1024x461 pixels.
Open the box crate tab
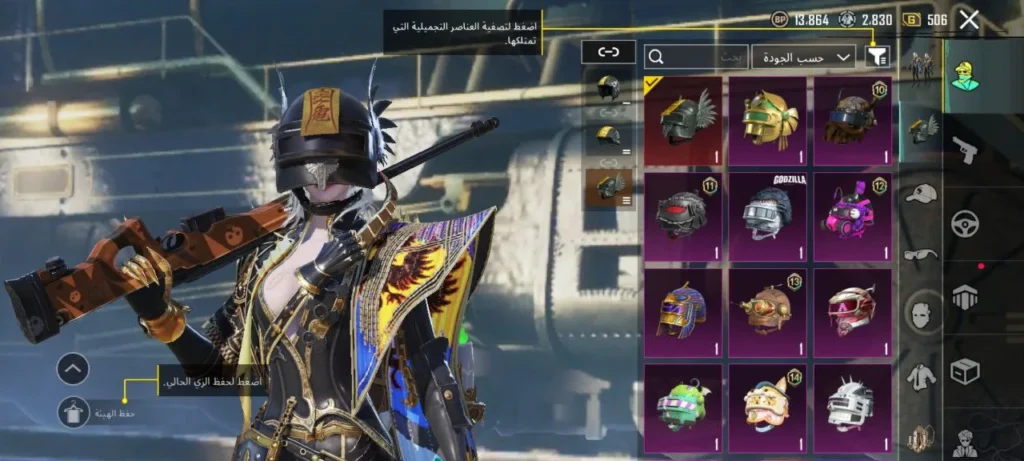(963, 372)
